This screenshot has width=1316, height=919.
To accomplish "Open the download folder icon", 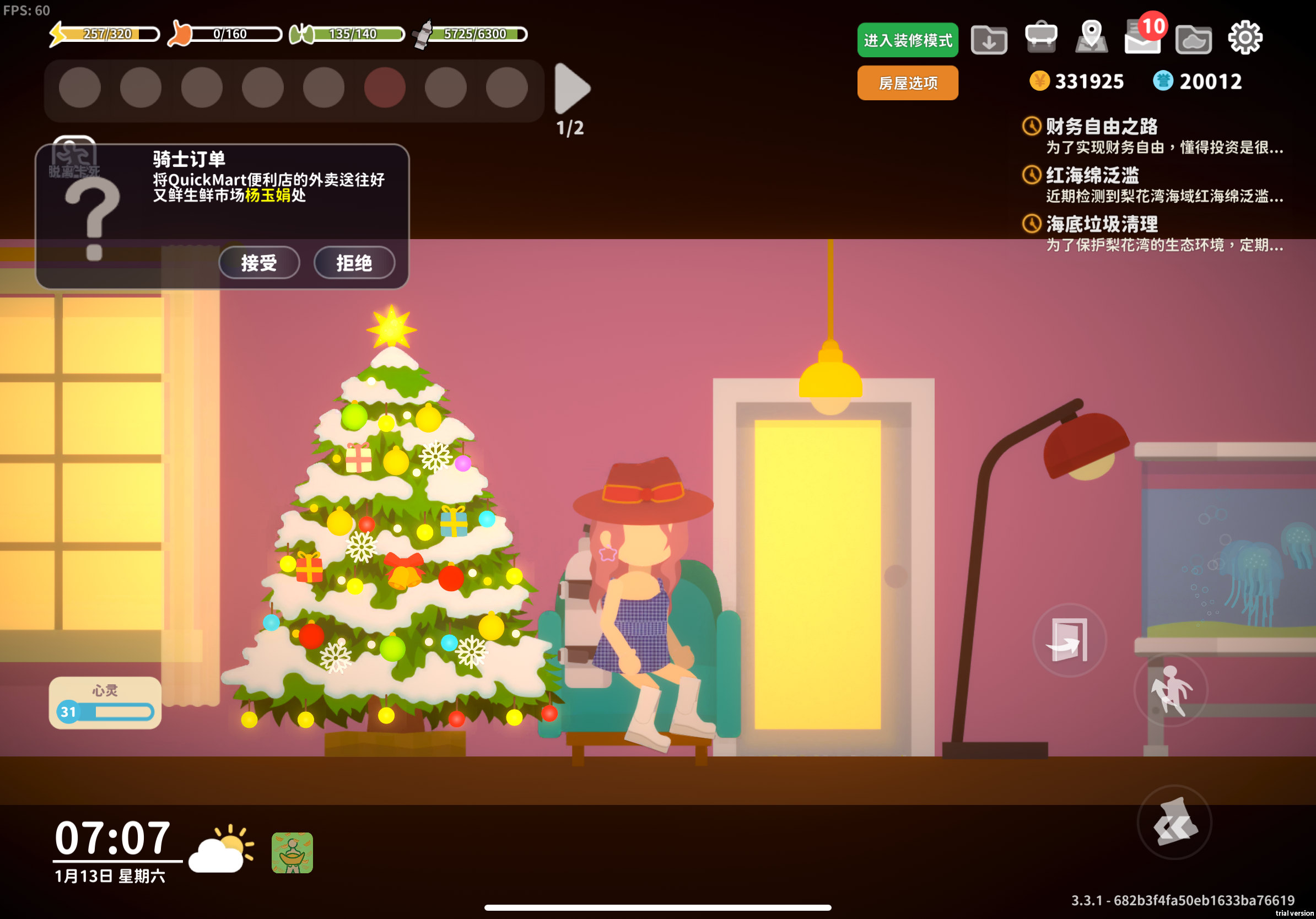I will [x=989, y=40].
